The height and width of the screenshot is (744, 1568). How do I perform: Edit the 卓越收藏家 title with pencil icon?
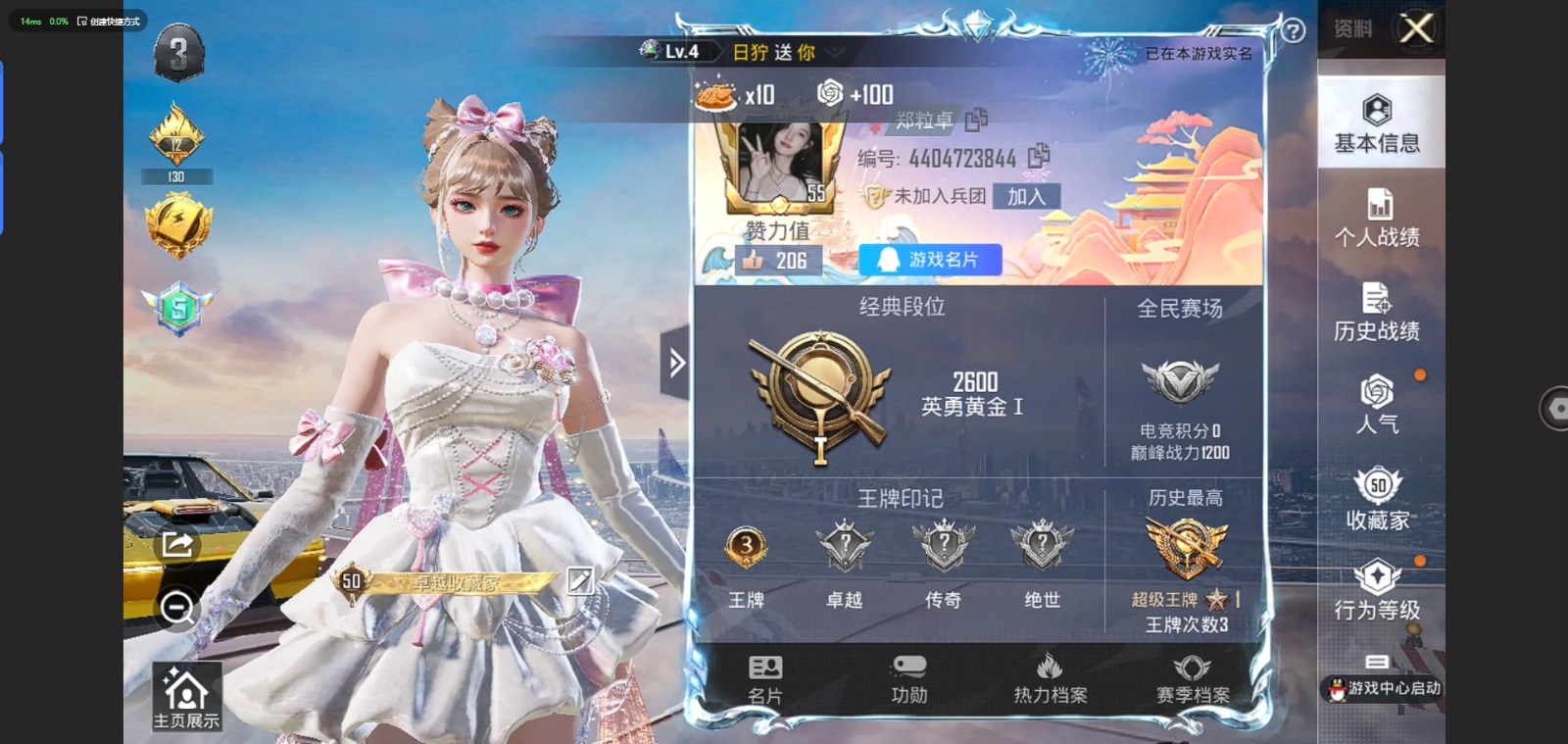[580, 580]
